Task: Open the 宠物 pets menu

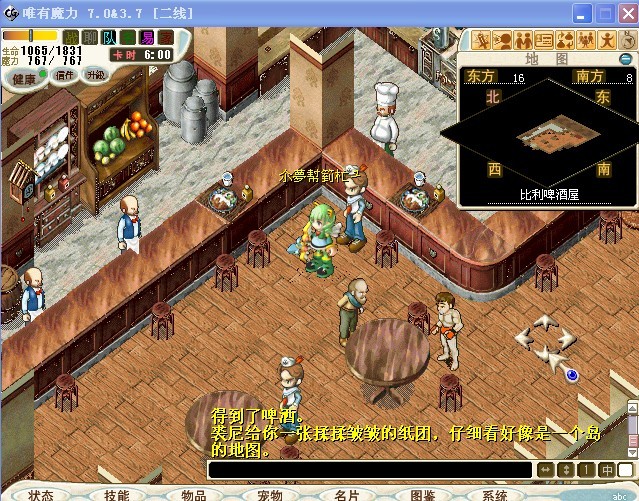Action: point(269,494)
